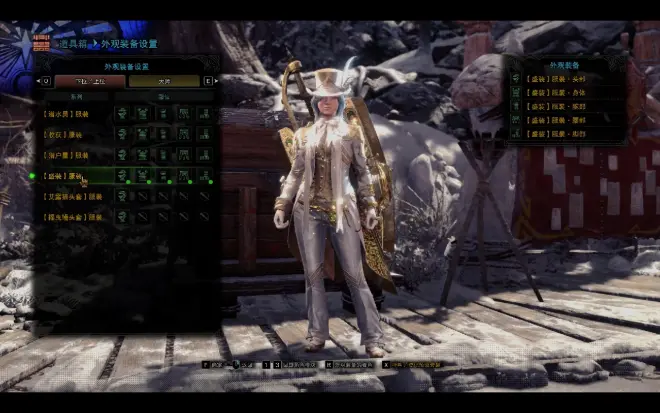Click the right arrow beside the rank tabs
This screenshot has height=413, width=660.
pos(208,81)
